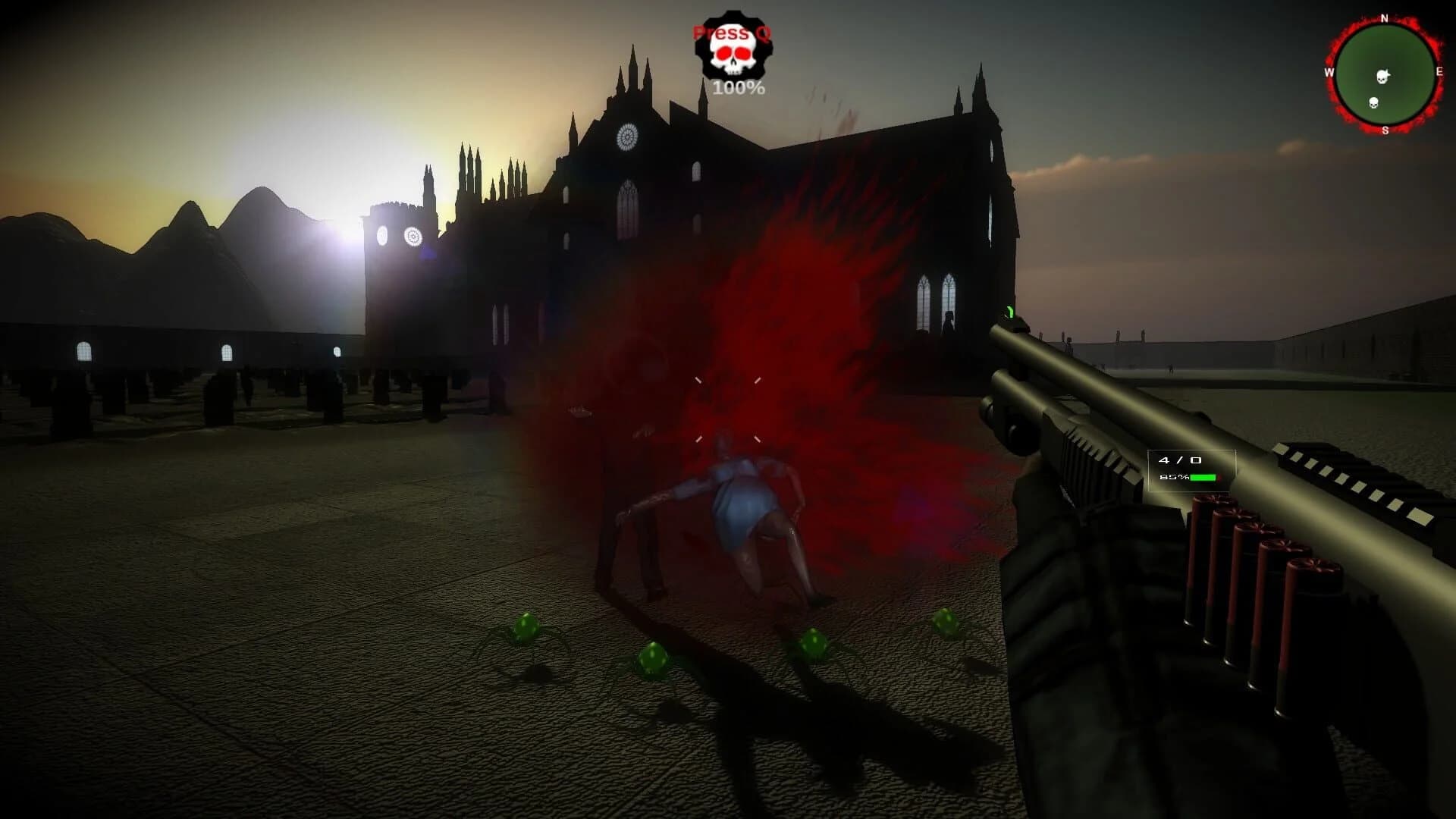Click the green condition progress bar
This screenshot has height=819, width=1456.
1204,478
